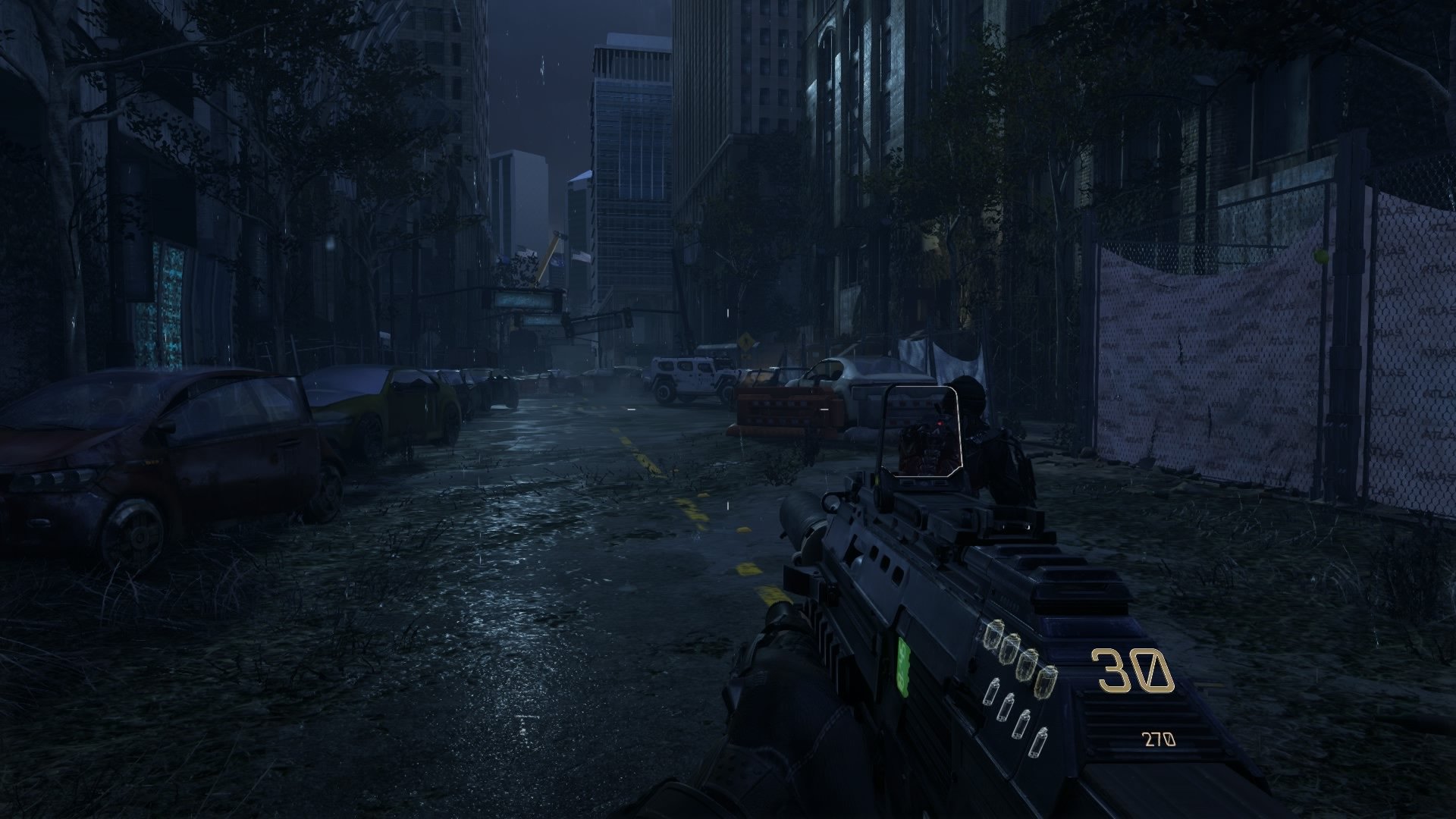Image resolution: width=1456 pixels, height=819 pixels.
Task: Click the red dot inside the weapon sight
Action: [939, 423]
